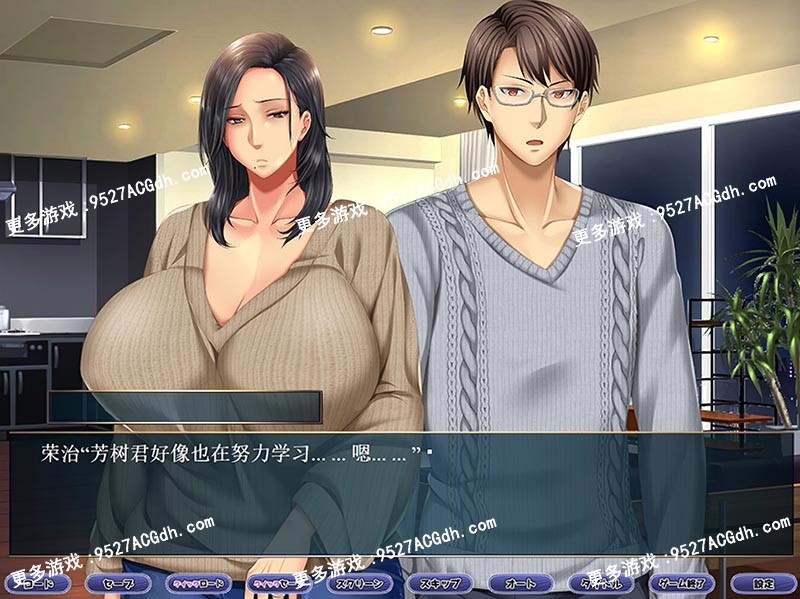Open the ロード (Load) menu
Screen dimensions: 800x599
click(36, 582)
